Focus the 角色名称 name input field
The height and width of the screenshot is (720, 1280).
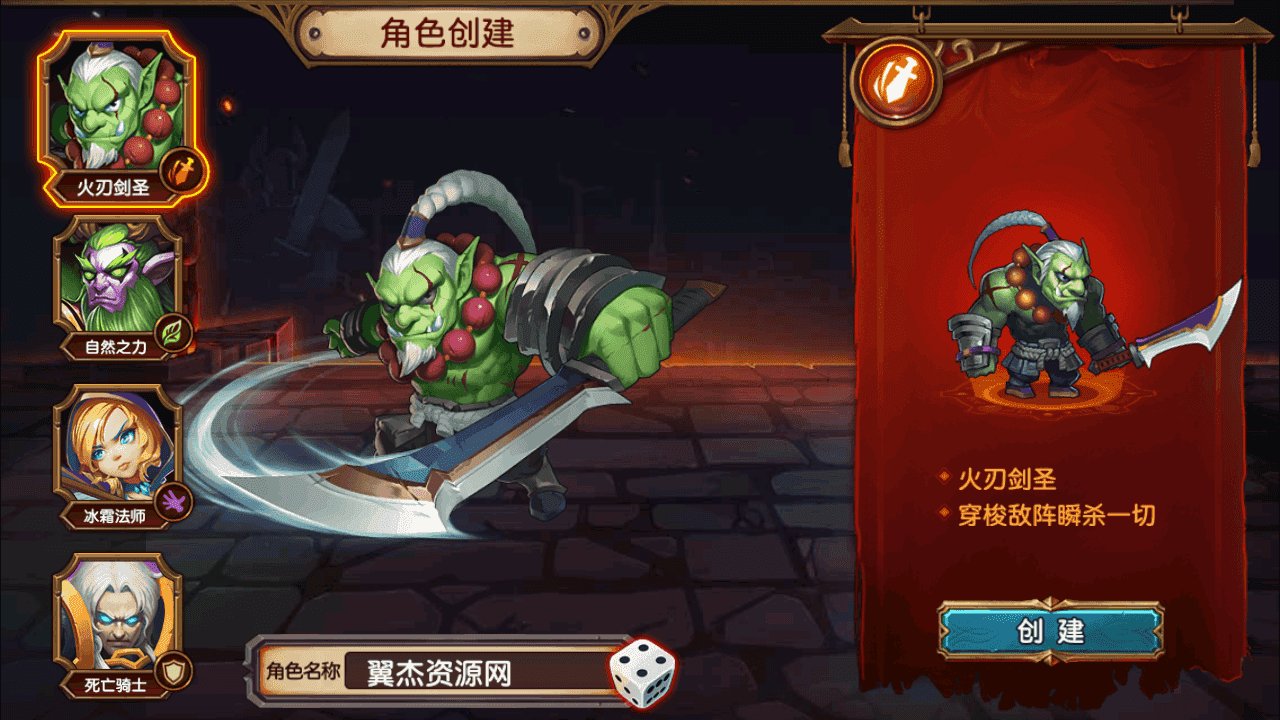(x=475, y=673)
